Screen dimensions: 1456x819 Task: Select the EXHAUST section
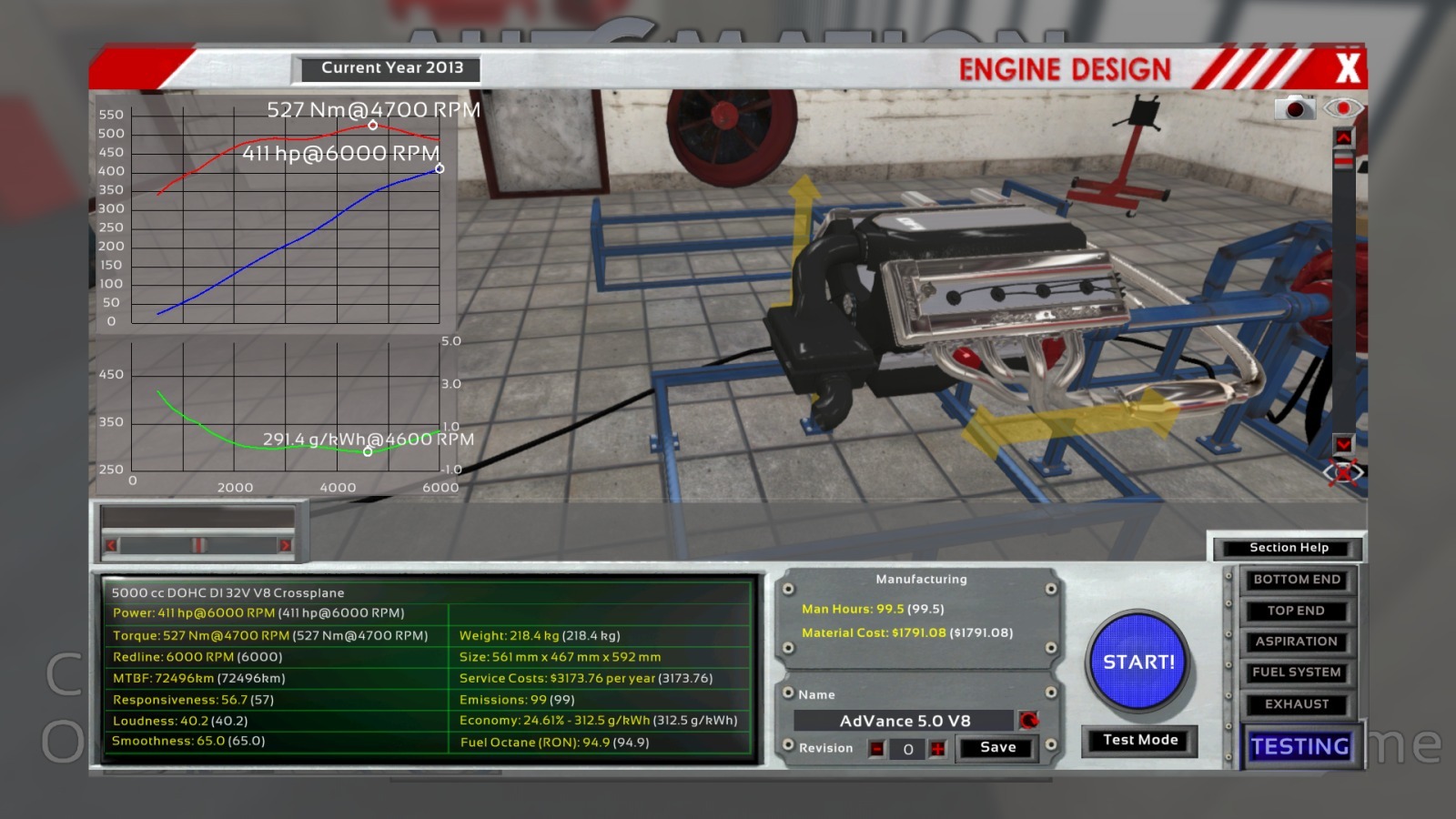point(1296,704)
